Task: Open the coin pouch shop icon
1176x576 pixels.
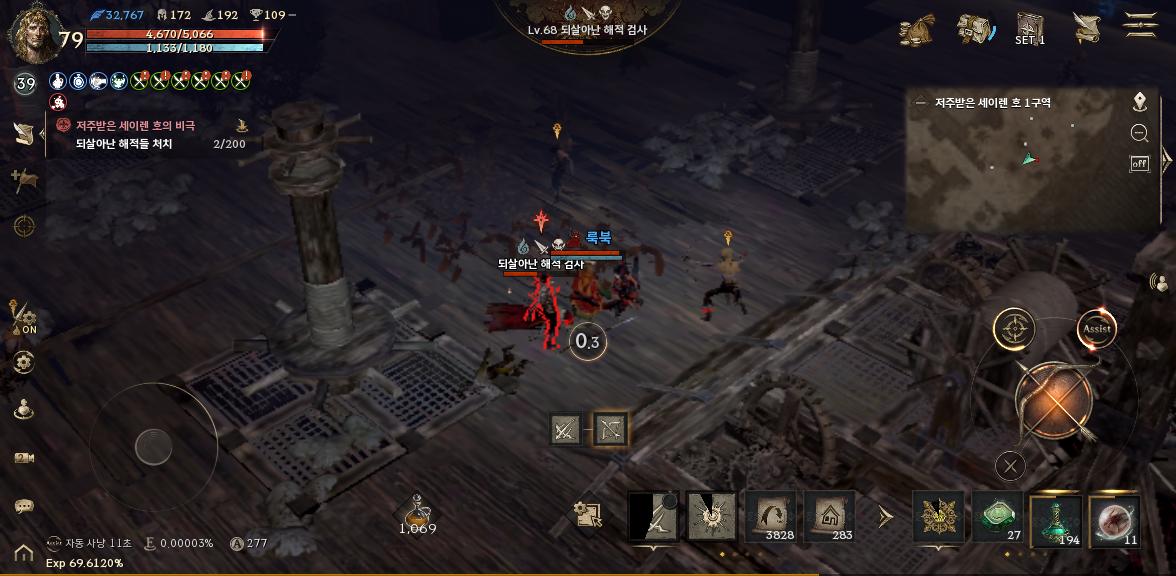Action: click(x=916, y=29)
